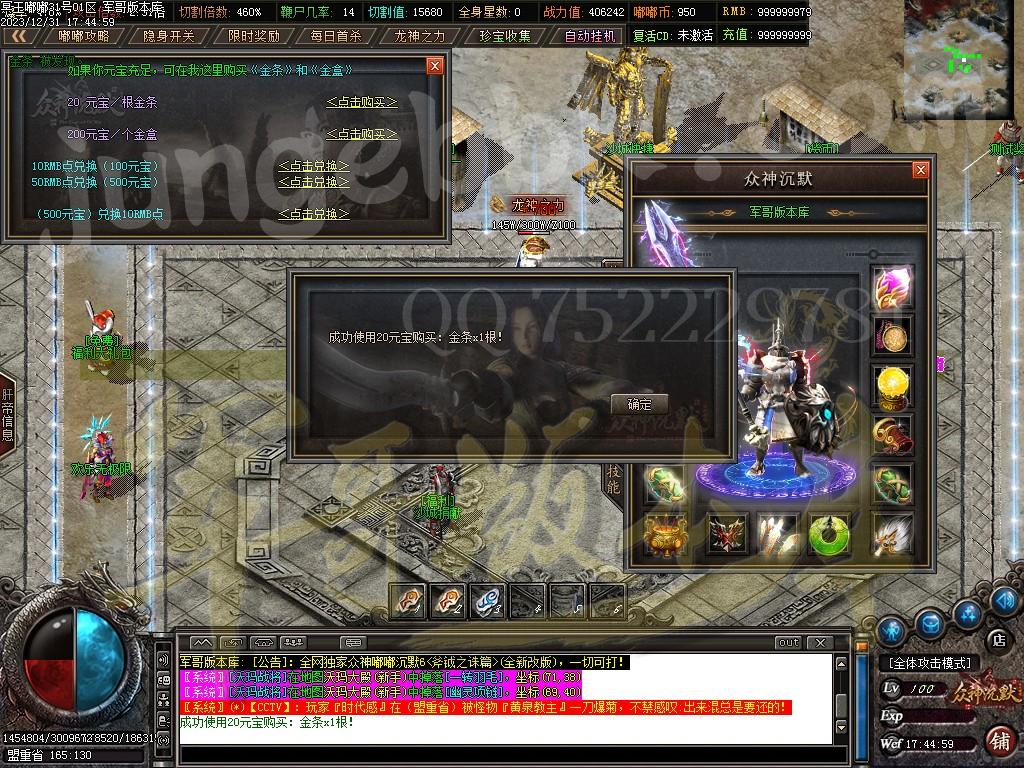Select the golden cauldron equipment slot
This screenshot has height=768, width=1024.
tap(665, 536)
